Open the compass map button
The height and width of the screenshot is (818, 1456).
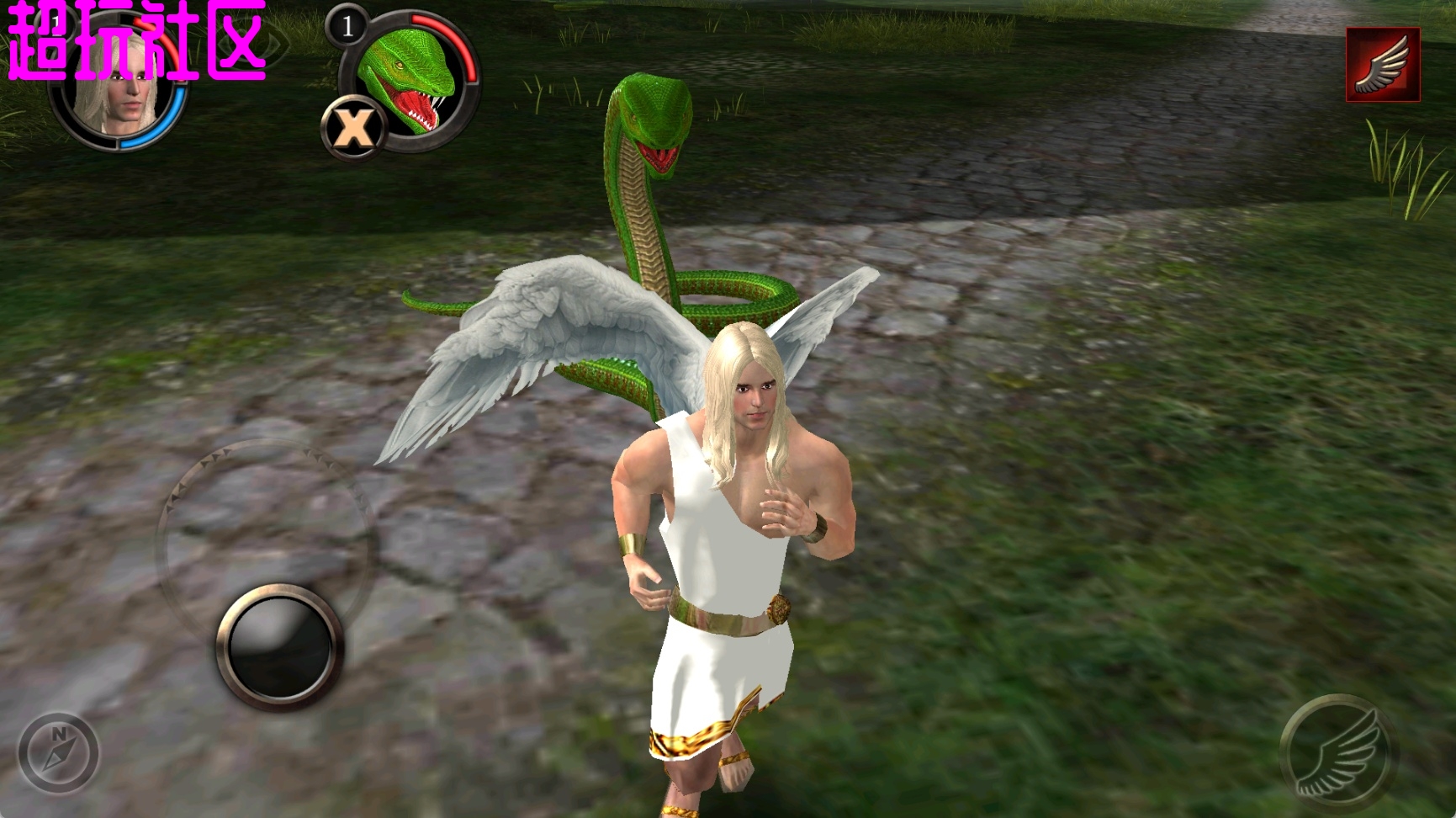coord(59,752)
